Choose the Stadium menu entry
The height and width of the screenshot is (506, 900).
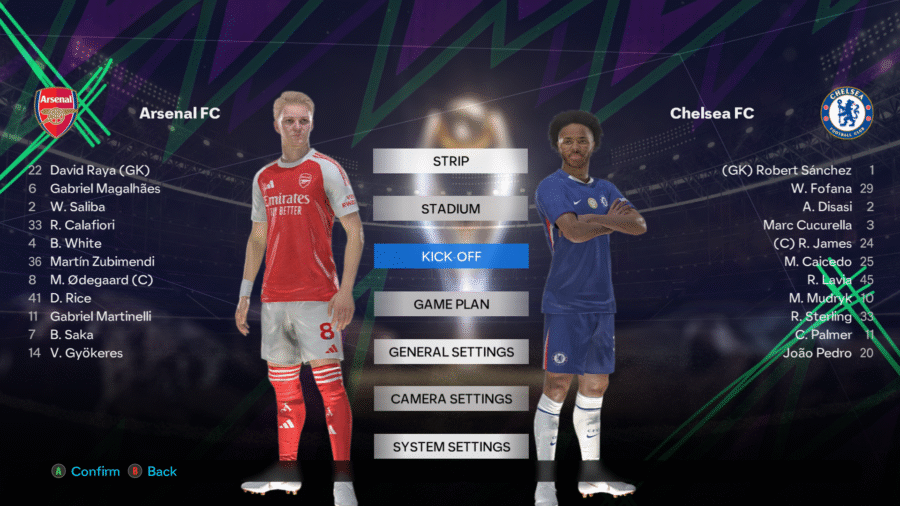[x=450, y=209]
